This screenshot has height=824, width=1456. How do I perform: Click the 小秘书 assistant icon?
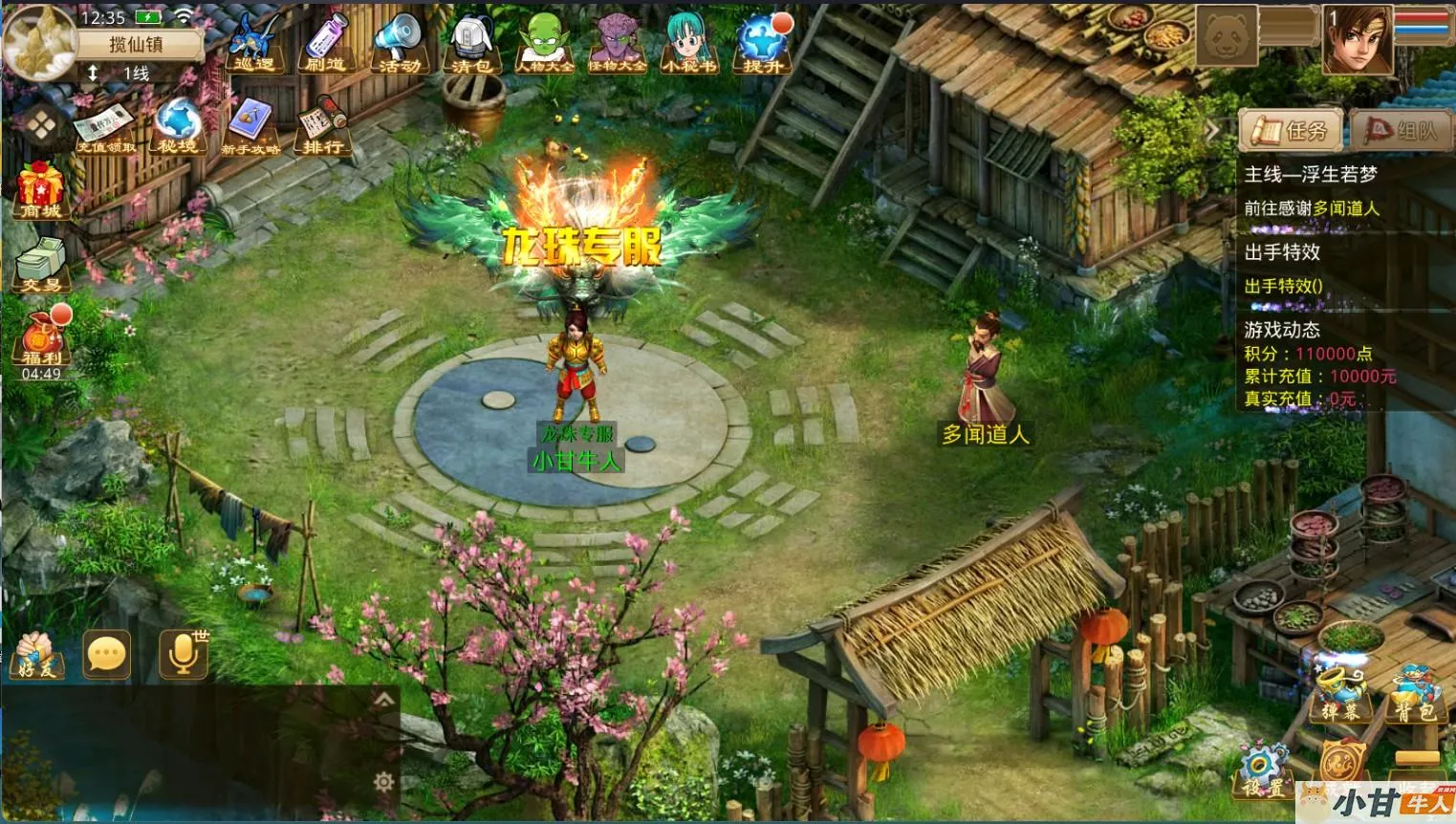(x=688, y=44)
